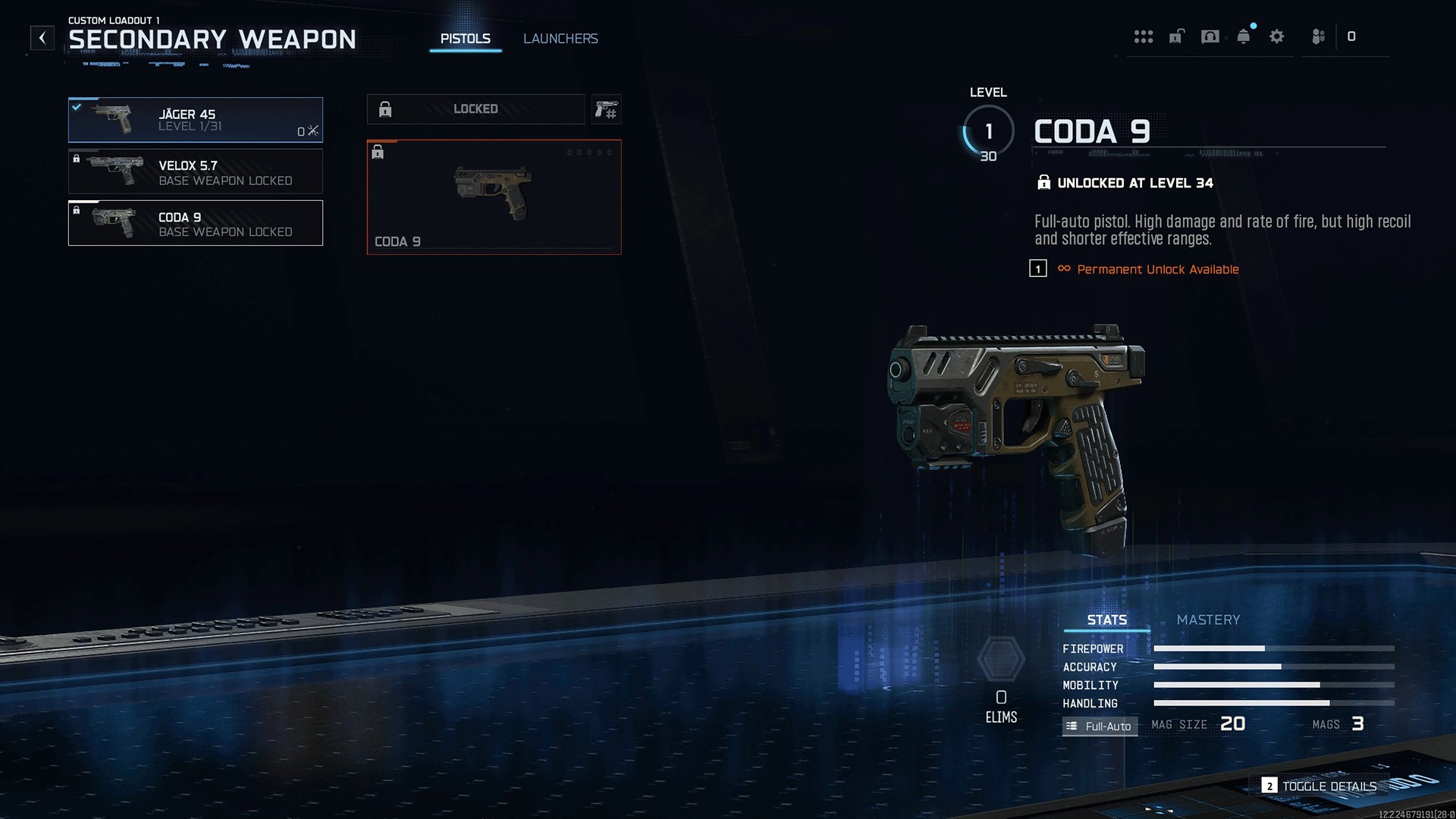The image size is (1456, 819).
Task: Open the headset chat channel icon
Action: [x=1210, y=36]
